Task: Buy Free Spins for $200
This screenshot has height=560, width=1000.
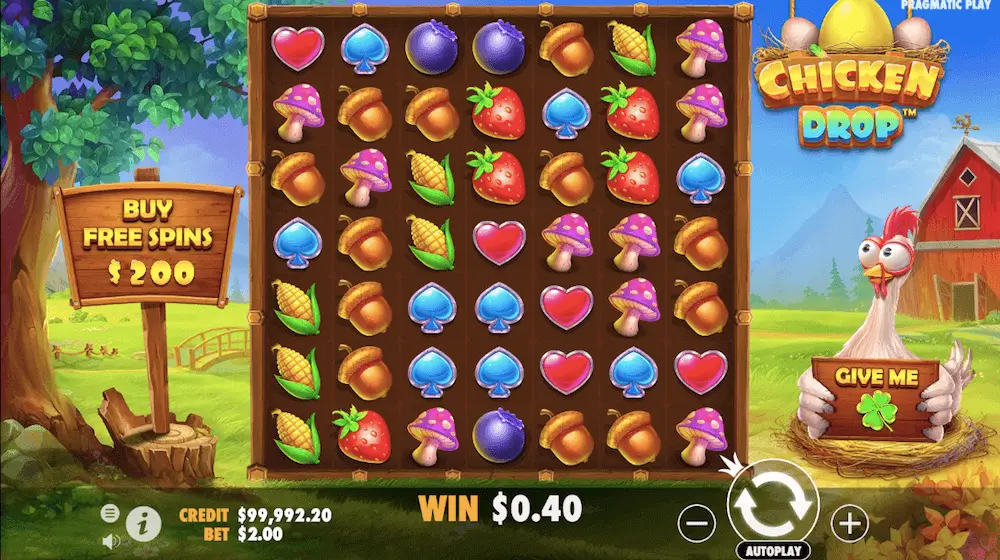Action: pos(148,240)
